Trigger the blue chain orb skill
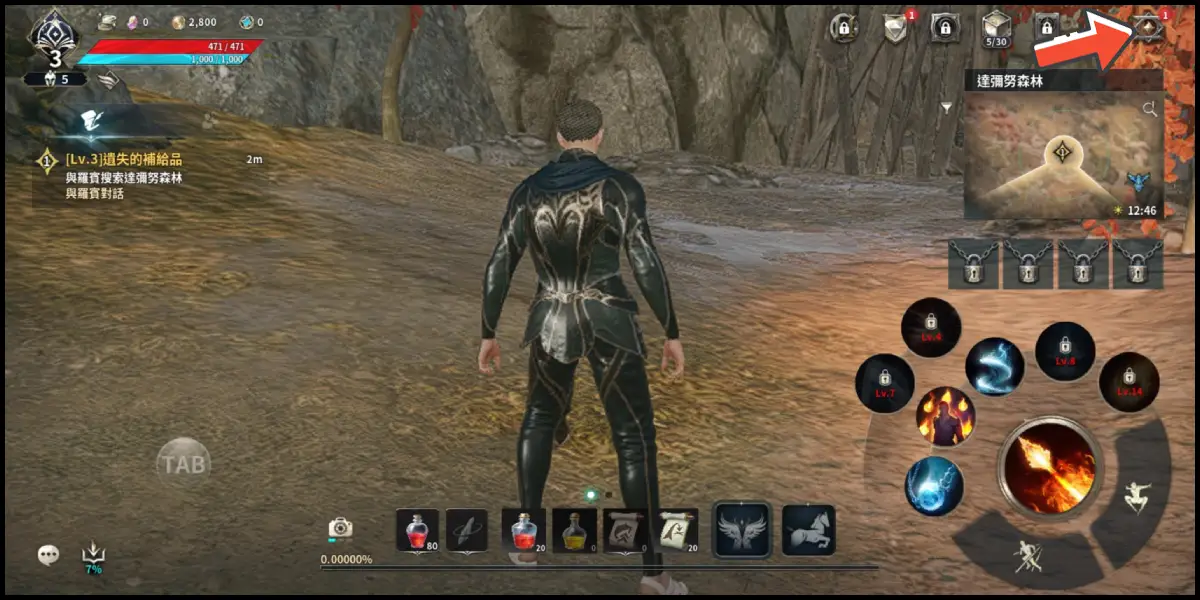The height and width of the screenshot is (600, 1200). tap(934, 486)
